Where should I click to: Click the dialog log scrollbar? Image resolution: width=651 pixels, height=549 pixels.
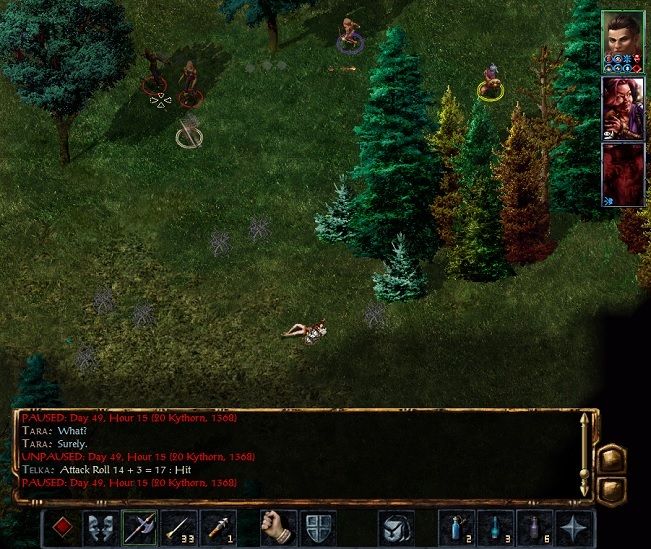point(584,453)
